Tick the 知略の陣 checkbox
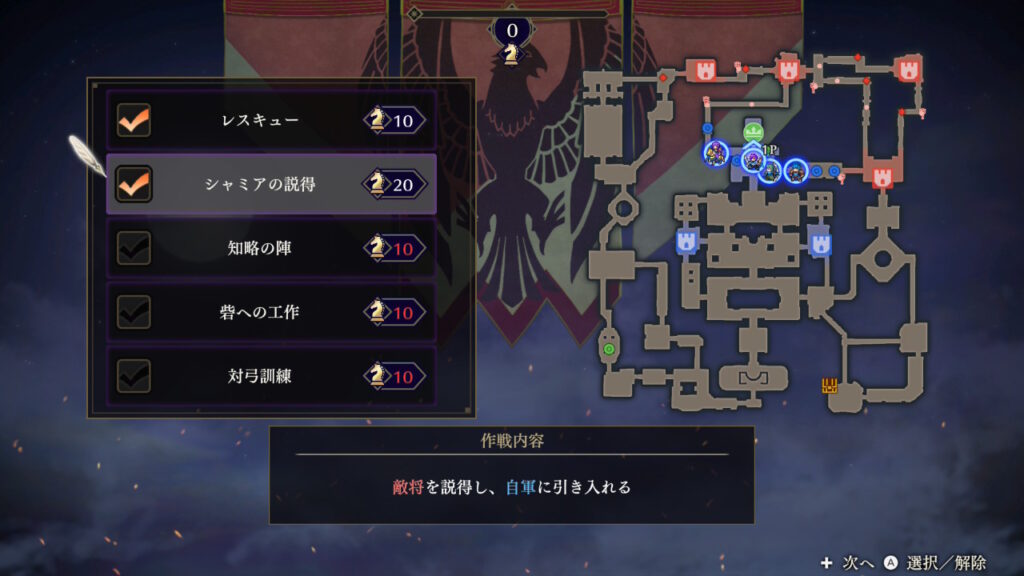This screenshot has width=1024, height=576. point(134,248)
